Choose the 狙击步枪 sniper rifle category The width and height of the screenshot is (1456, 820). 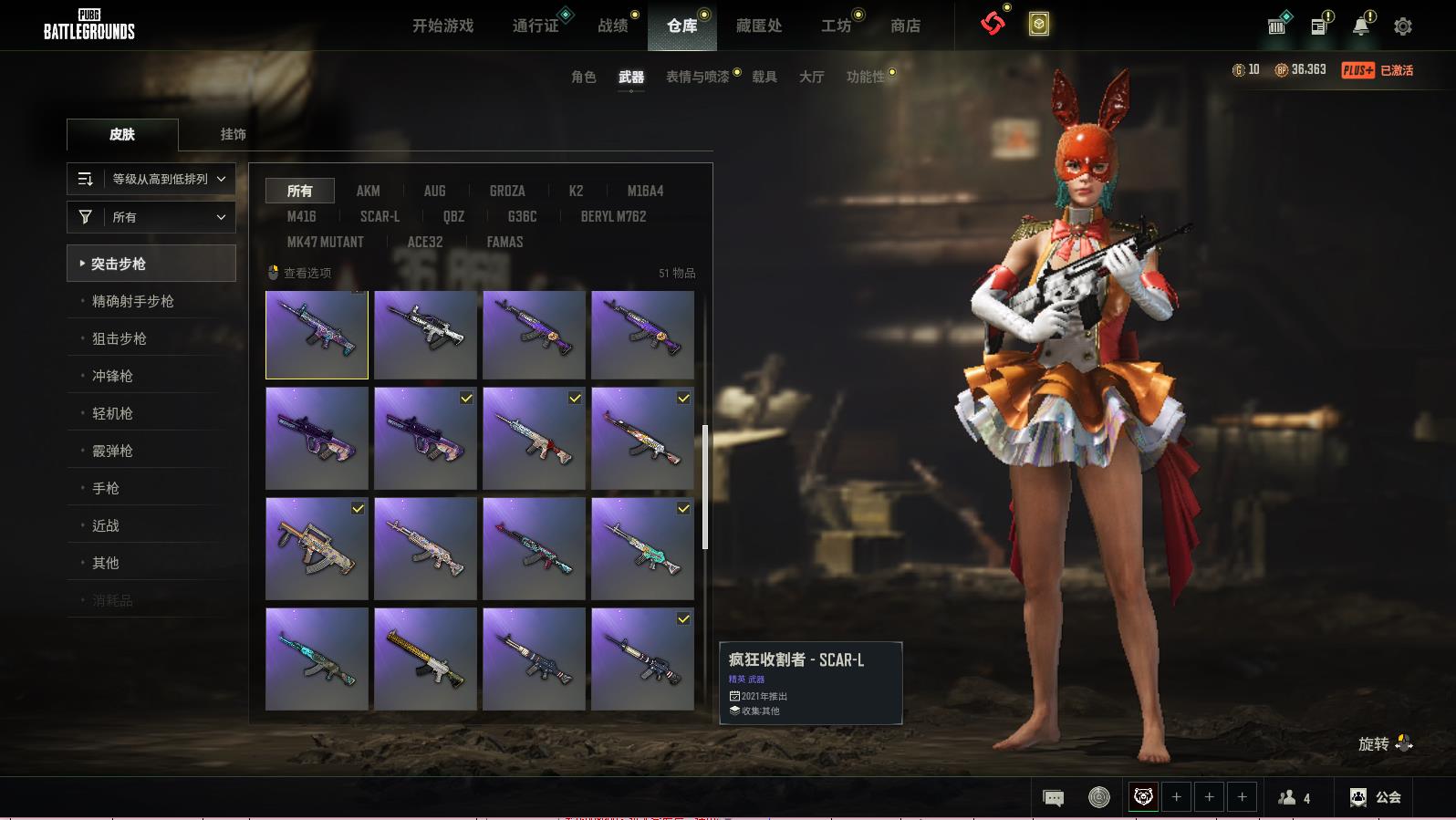(120, 338)
